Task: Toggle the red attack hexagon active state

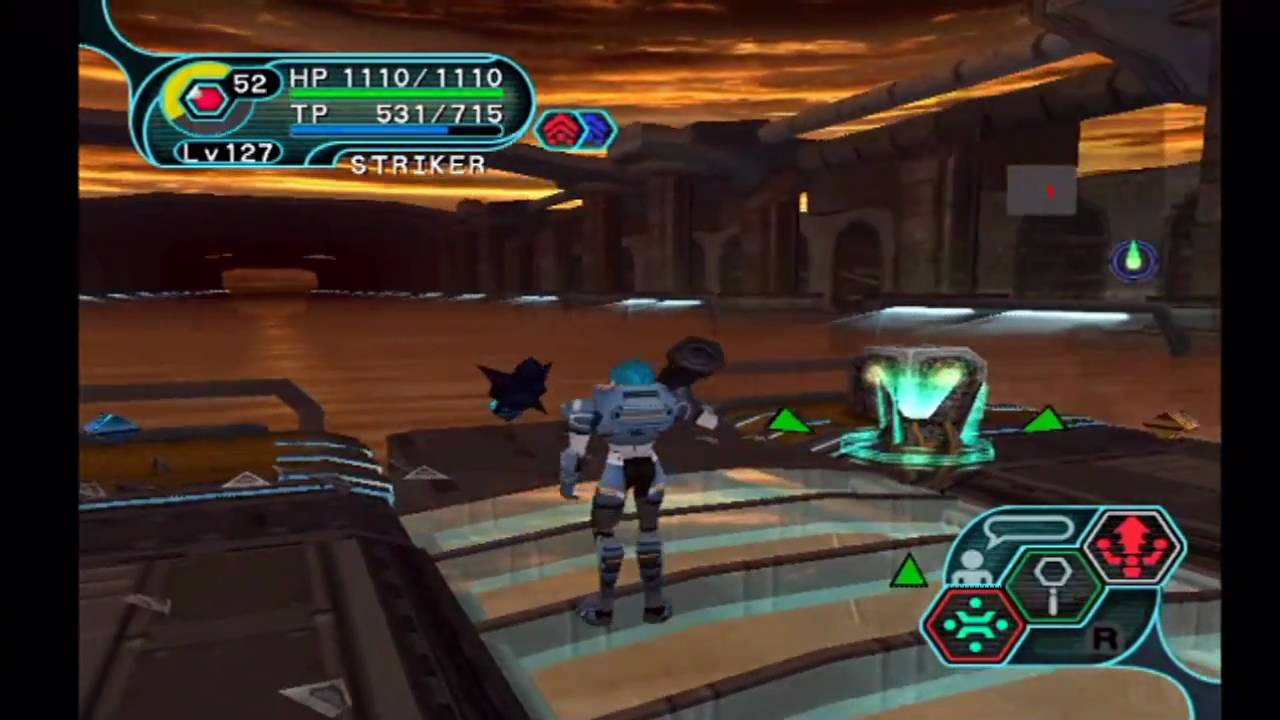Action: point(1132,543)
